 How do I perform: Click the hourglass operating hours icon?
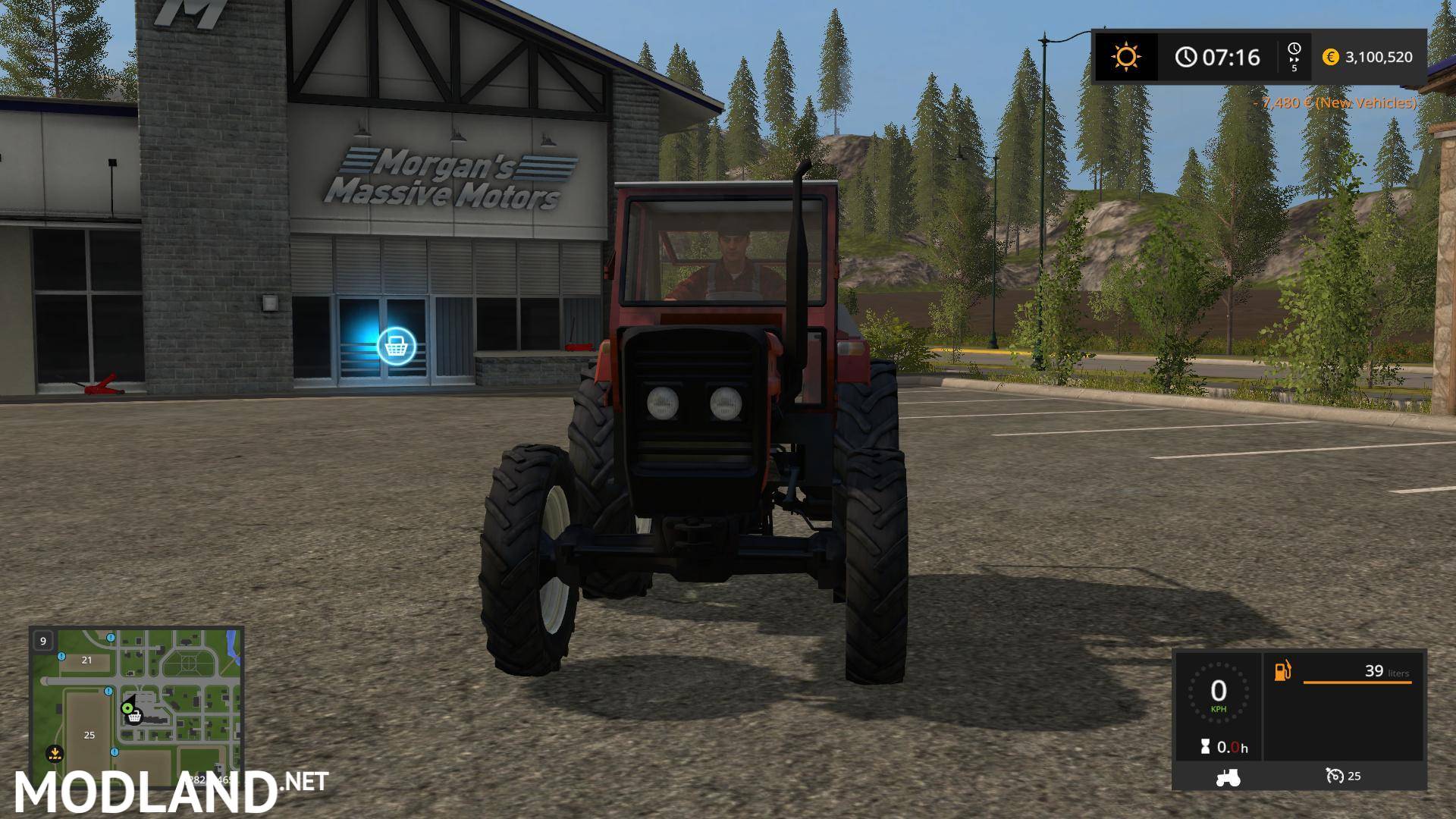pos(1205,747)
